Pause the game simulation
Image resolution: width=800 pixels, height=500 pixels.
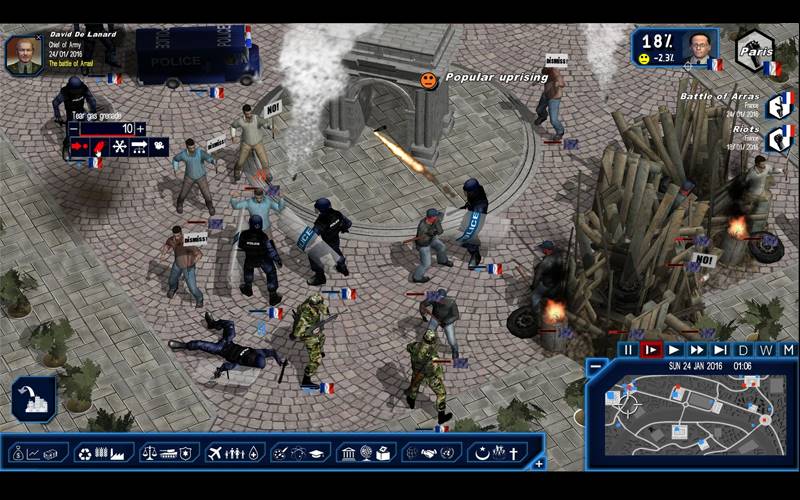627,350
